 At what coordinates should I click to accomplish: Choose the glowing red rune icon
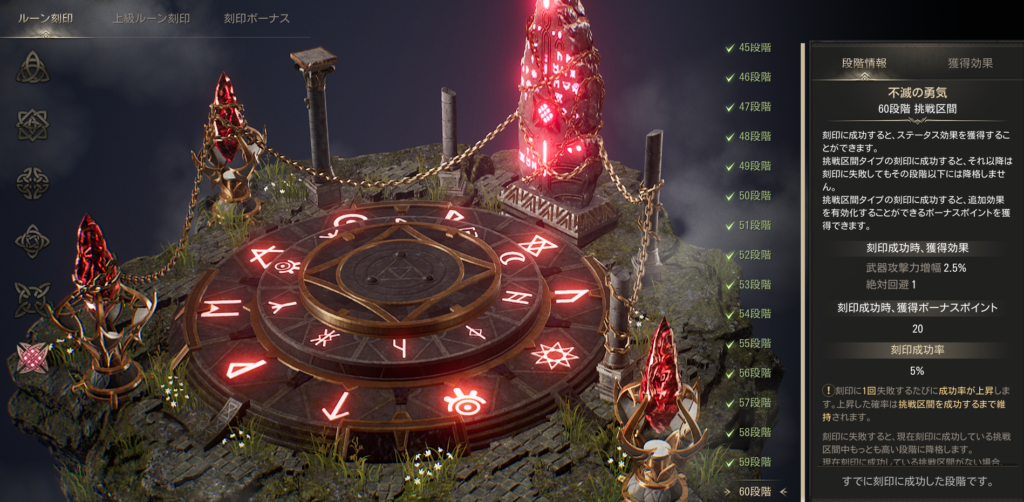(33, 357)
